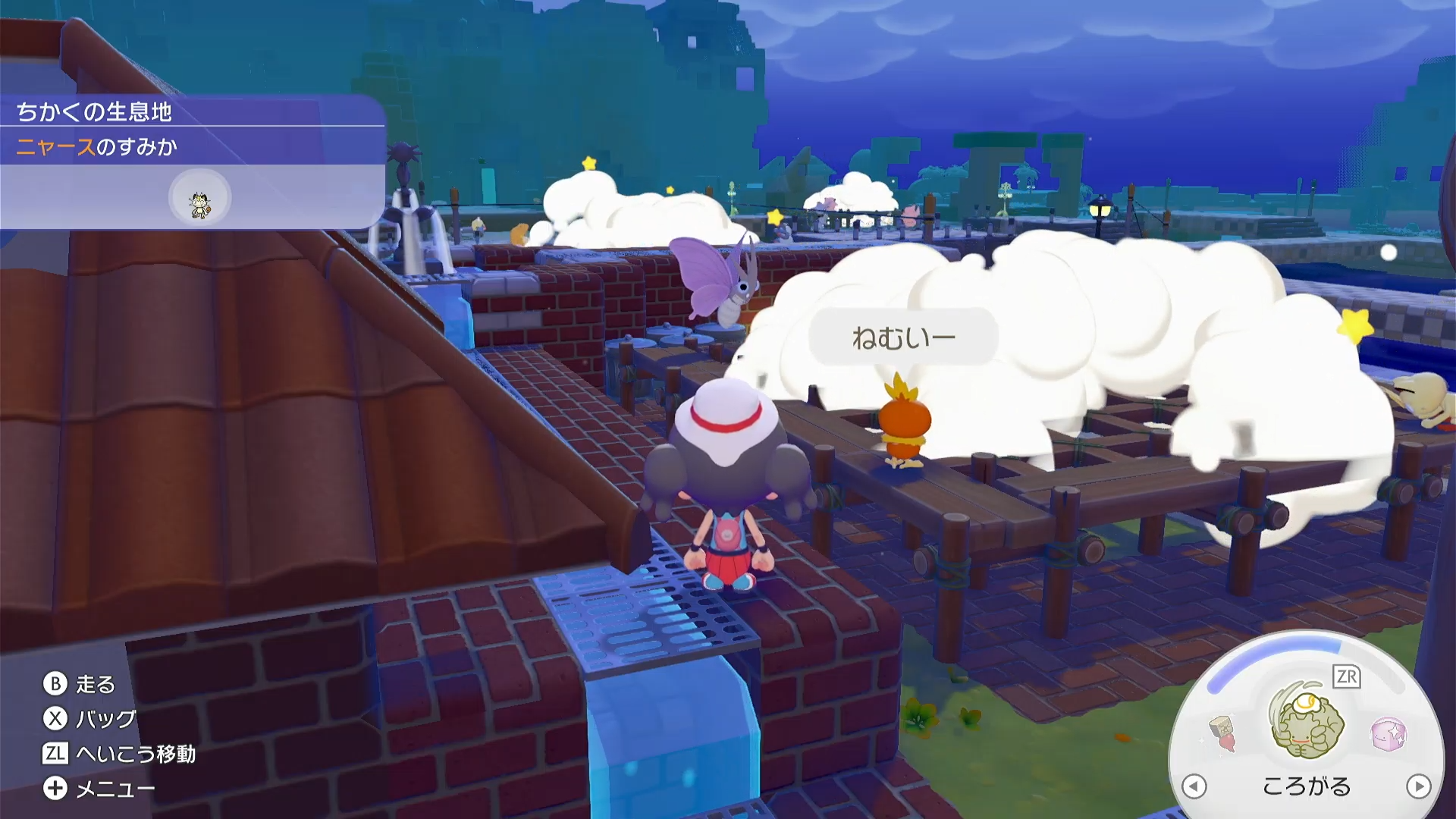The image size is (1456, 819).
Task: Open the Meowth habitat icon
Action: 199,199
